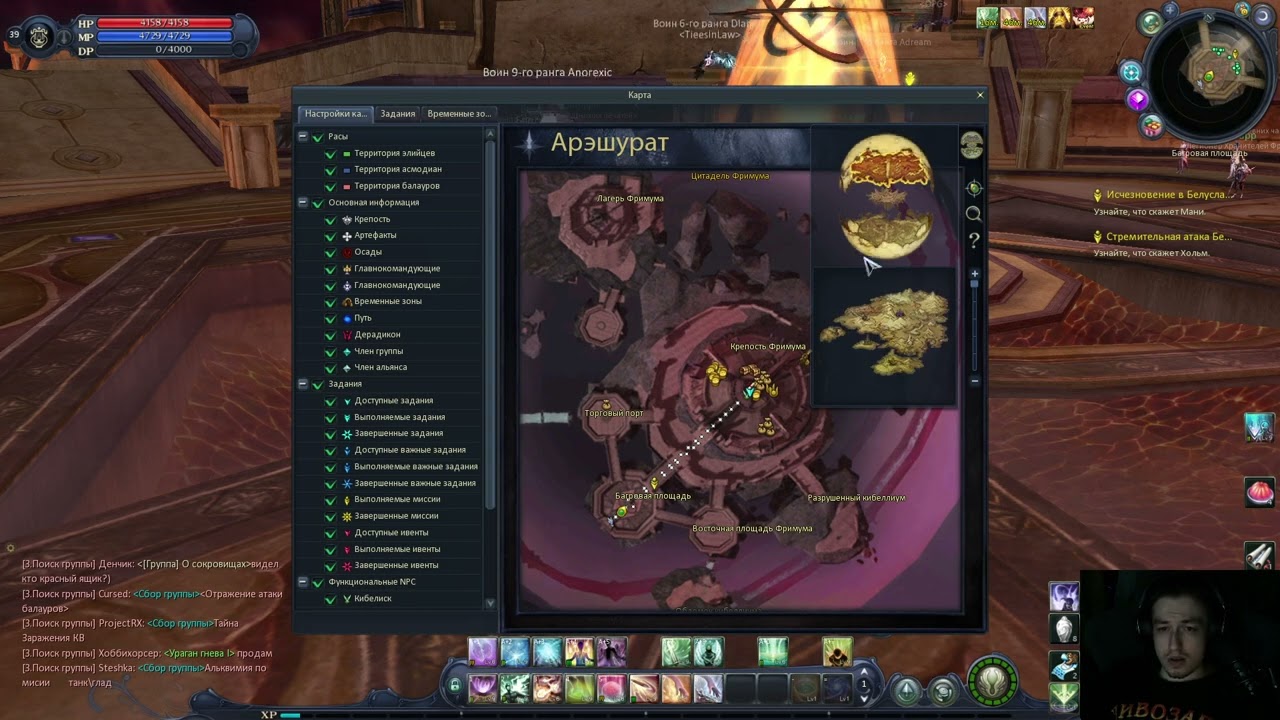This screenshot has width=1280, height=720.
Task: Toggle the Кибелиск NPC filter
Action: point(330,599)
